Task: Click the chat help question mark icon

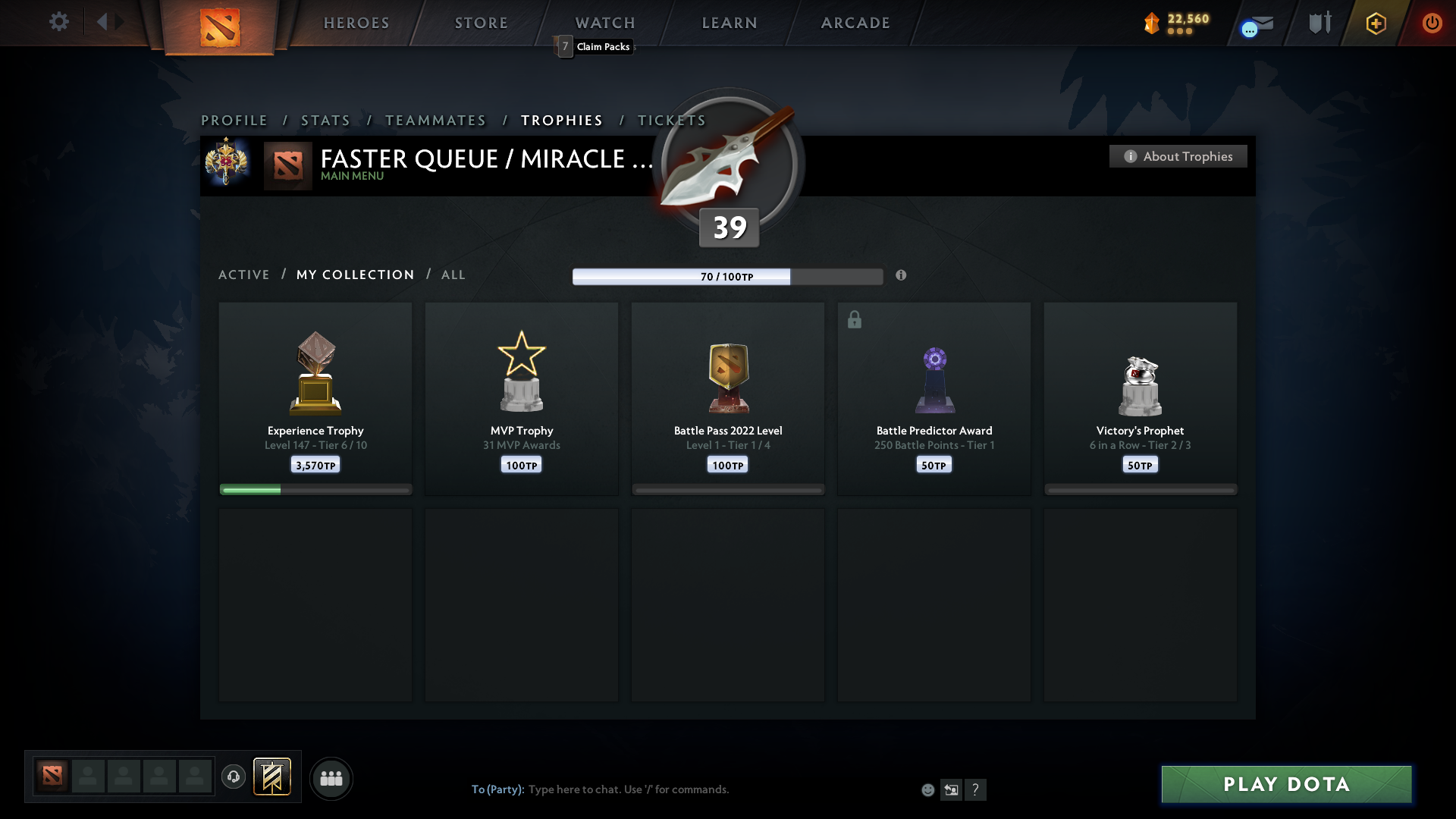Action: coord(977,789)
